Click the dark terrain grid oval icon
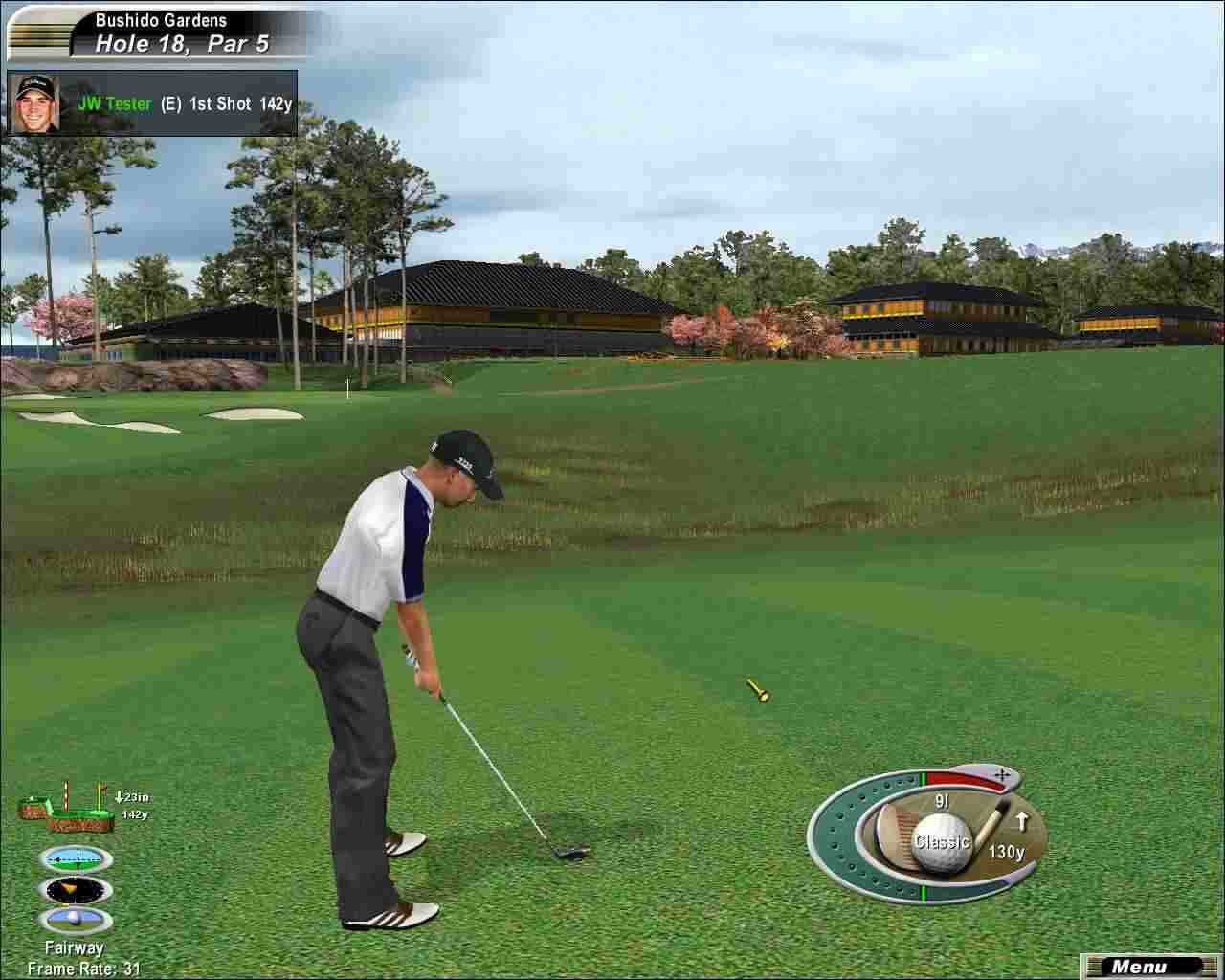 tap(77, 890)
